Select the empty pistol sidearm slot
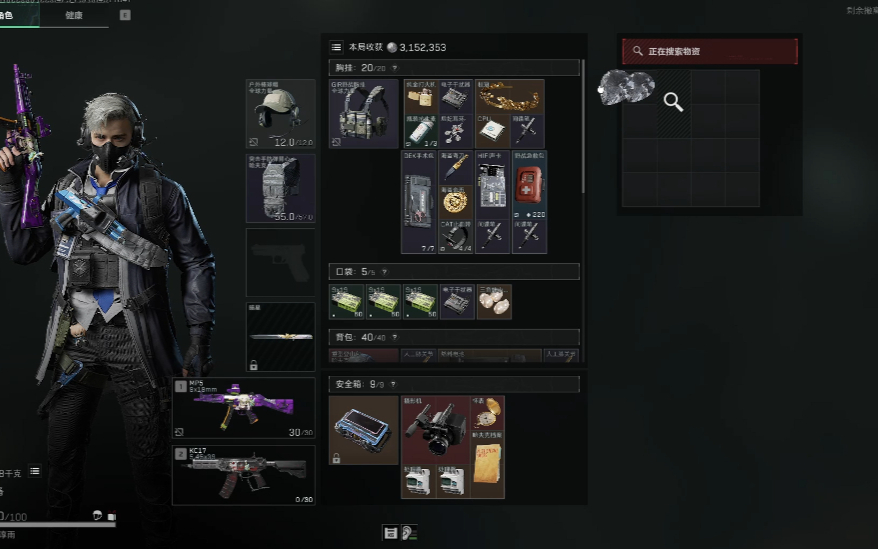Image resolution: width=878 pixels, height=549 pixels. (x=280, y=262)
